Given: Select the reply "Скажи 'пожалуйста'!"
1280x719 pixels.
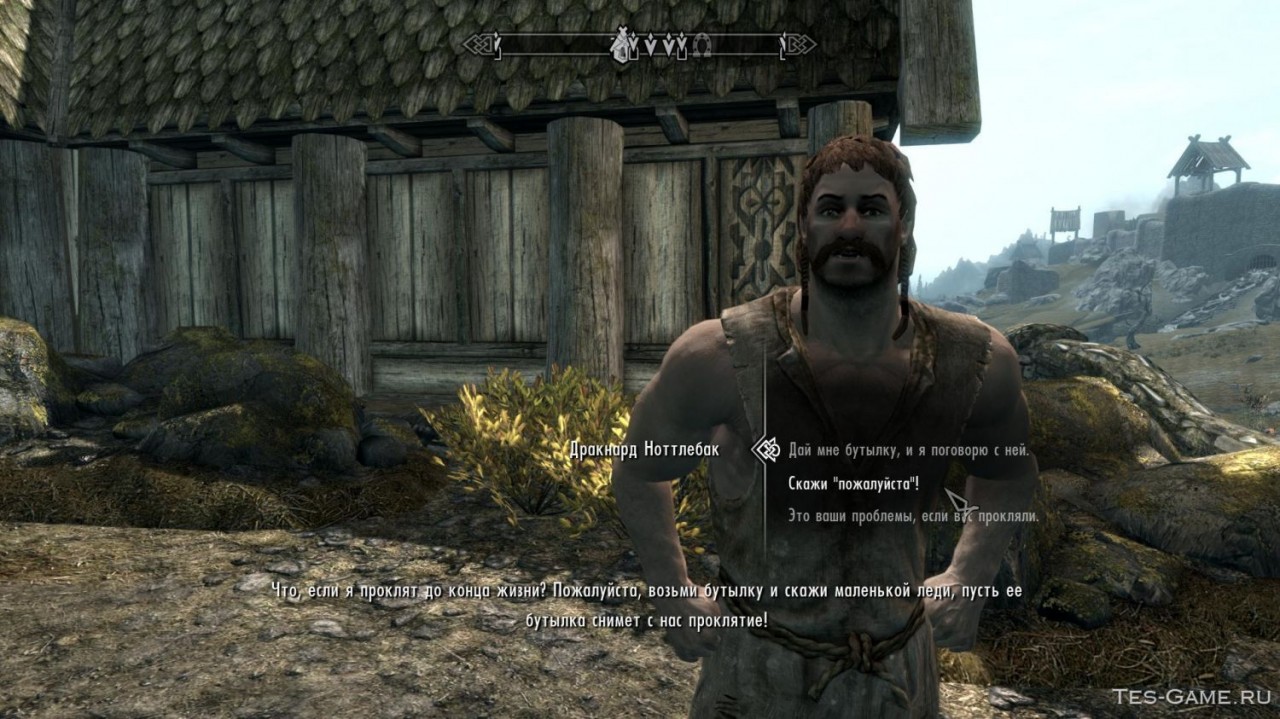Looking at the screenshot, I should click(x=853, y=484).
